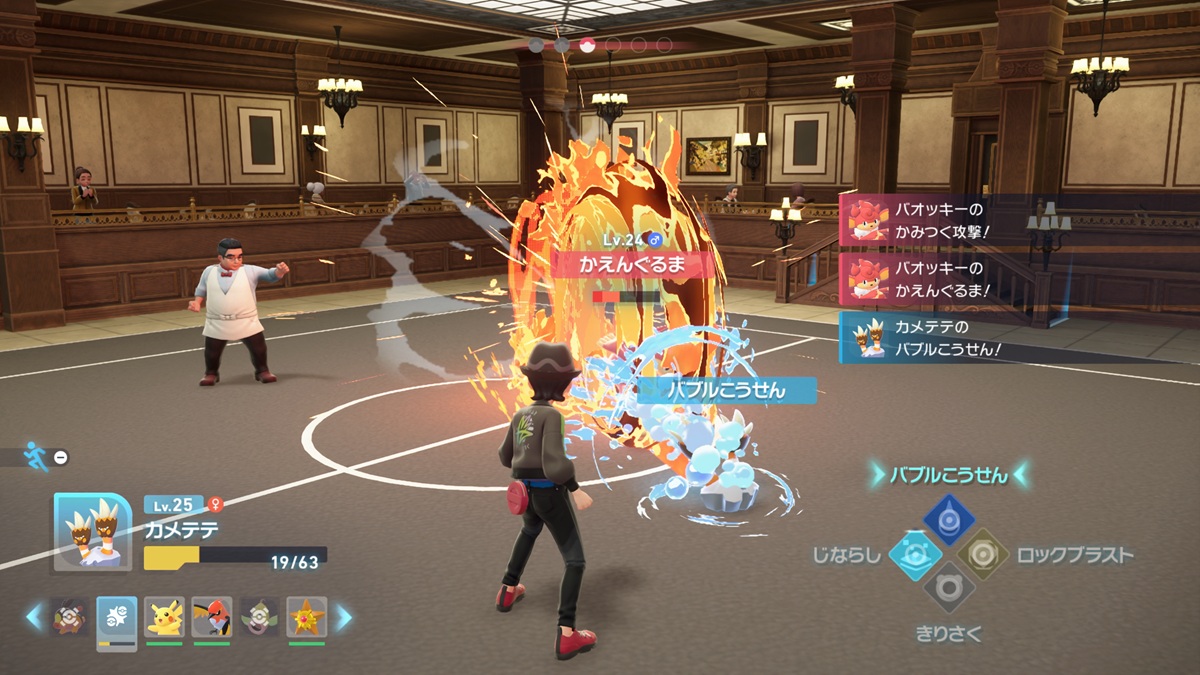The width and height of the screenshot is (1200, 675).
Task: Choose the Staryu party slot
Action: click(x=307, y=618)
